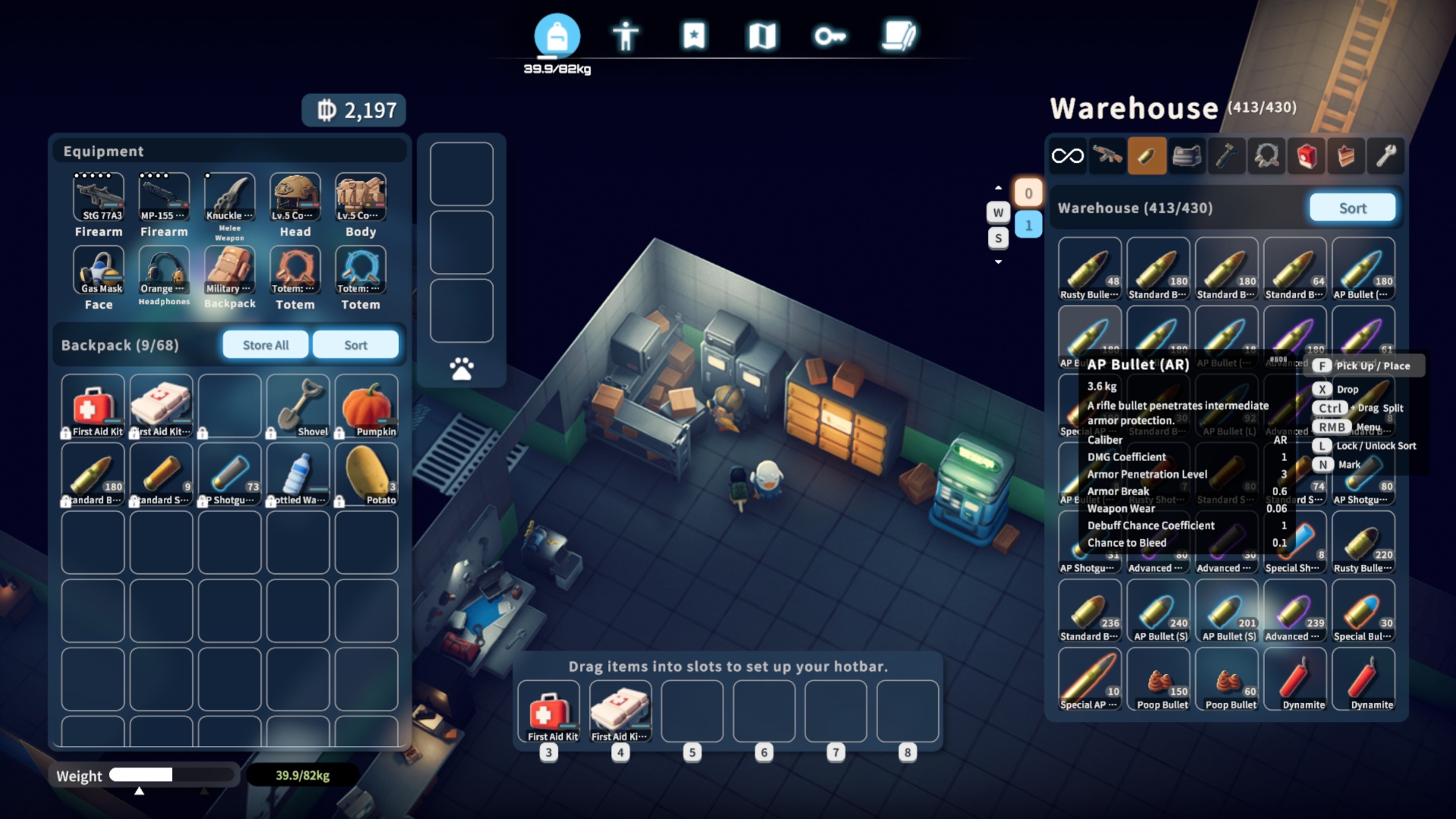Sort the backpack contents

[355, 345]
